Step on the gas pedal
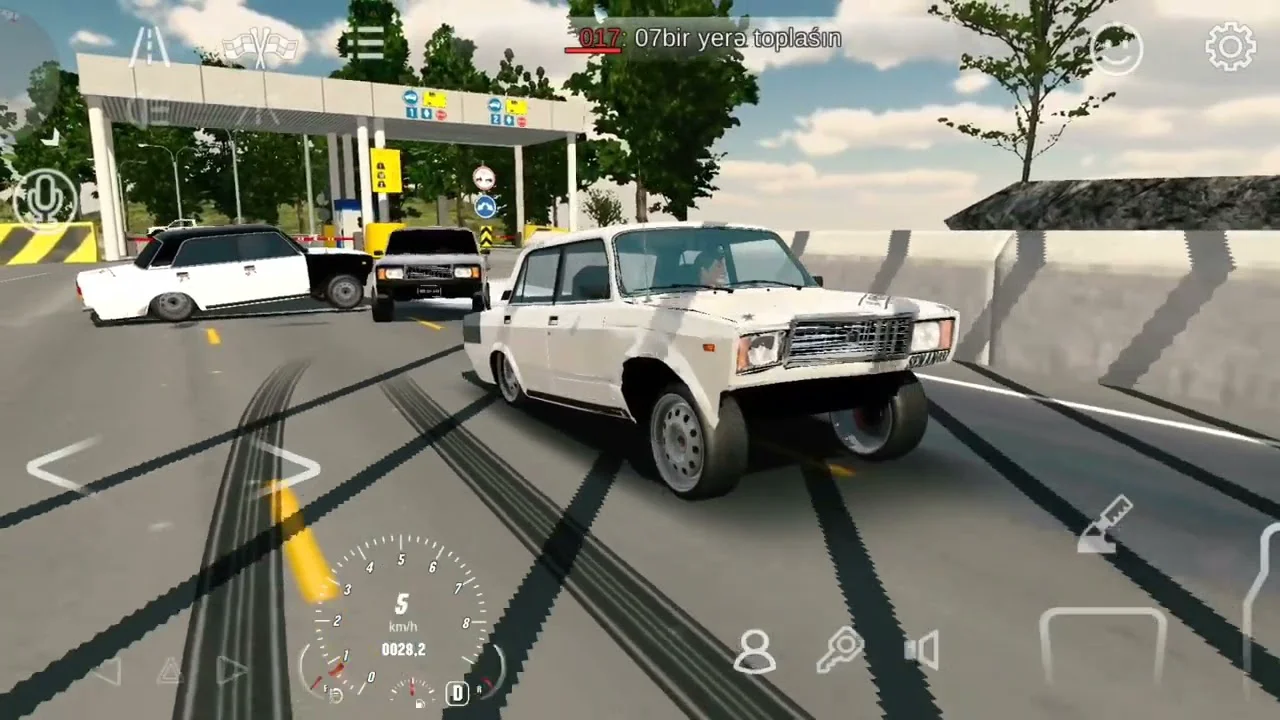The width and height of the screenshot is (1280, 720). click(x=1260, y=610)
